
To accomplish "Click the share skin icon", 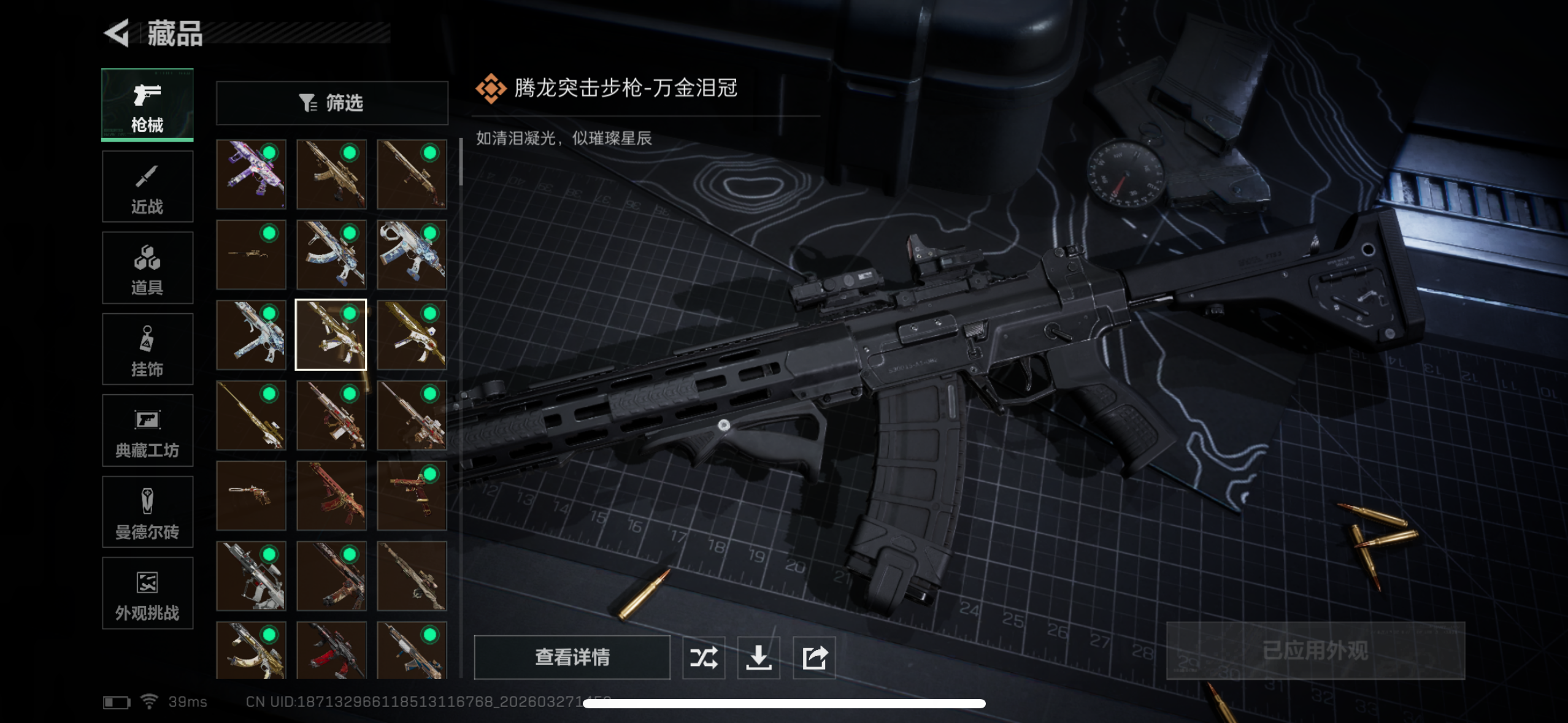I will [815, 657].
